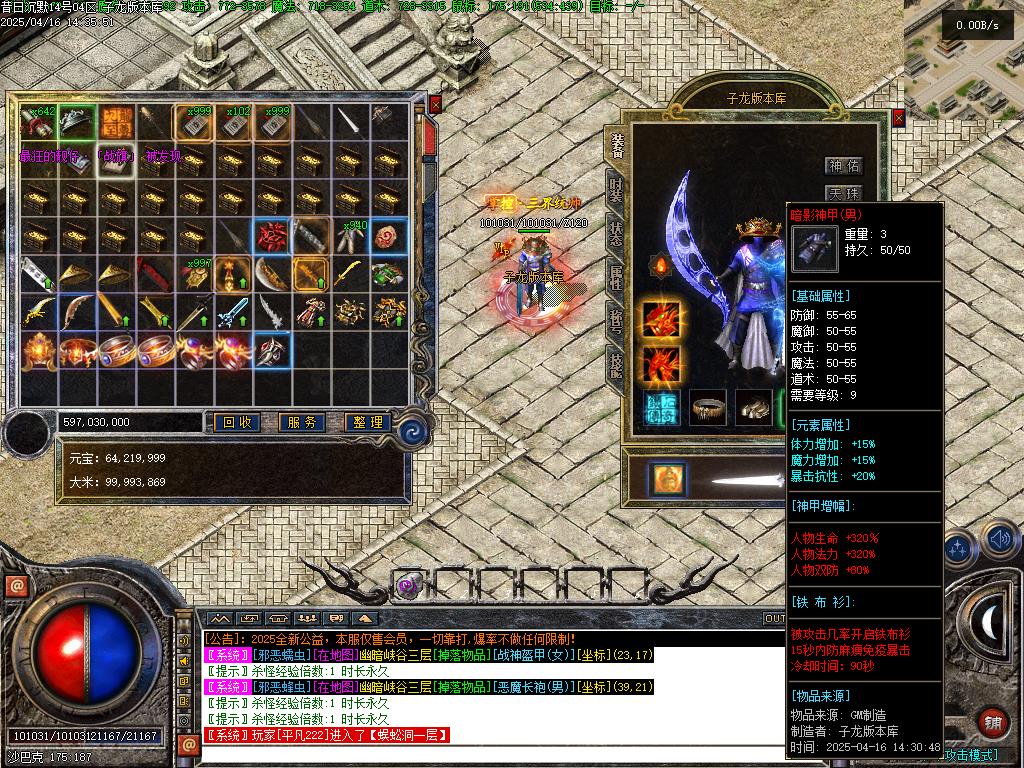Click the 回收 recycle button
Viewport: 1024px width, 768px height.
[x=237, y=423]
